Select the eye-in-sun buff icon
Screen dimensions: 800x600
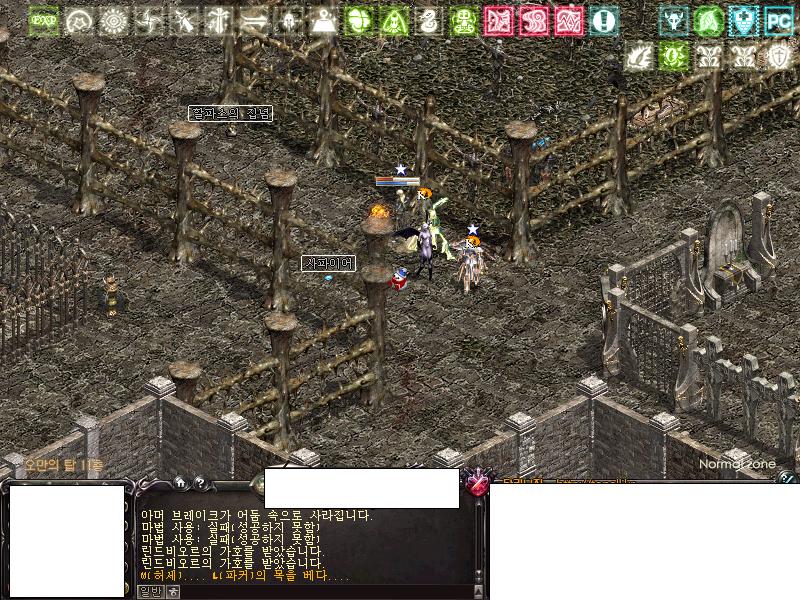114,20
